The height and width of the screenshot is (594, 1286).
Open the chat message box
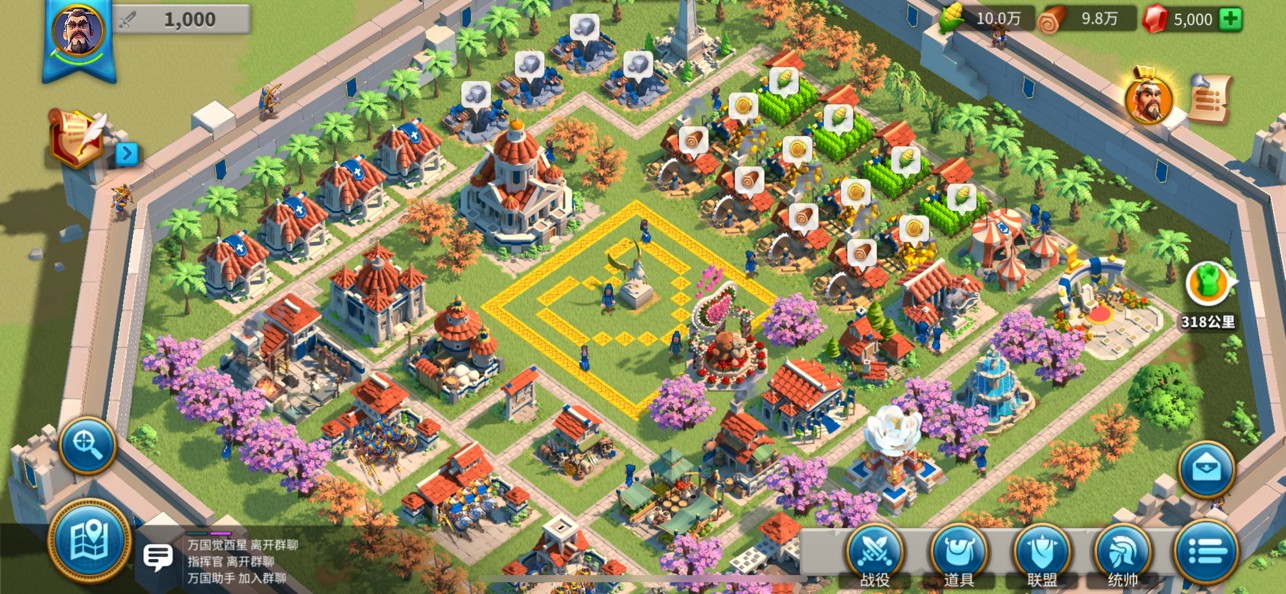pos(158,558)
